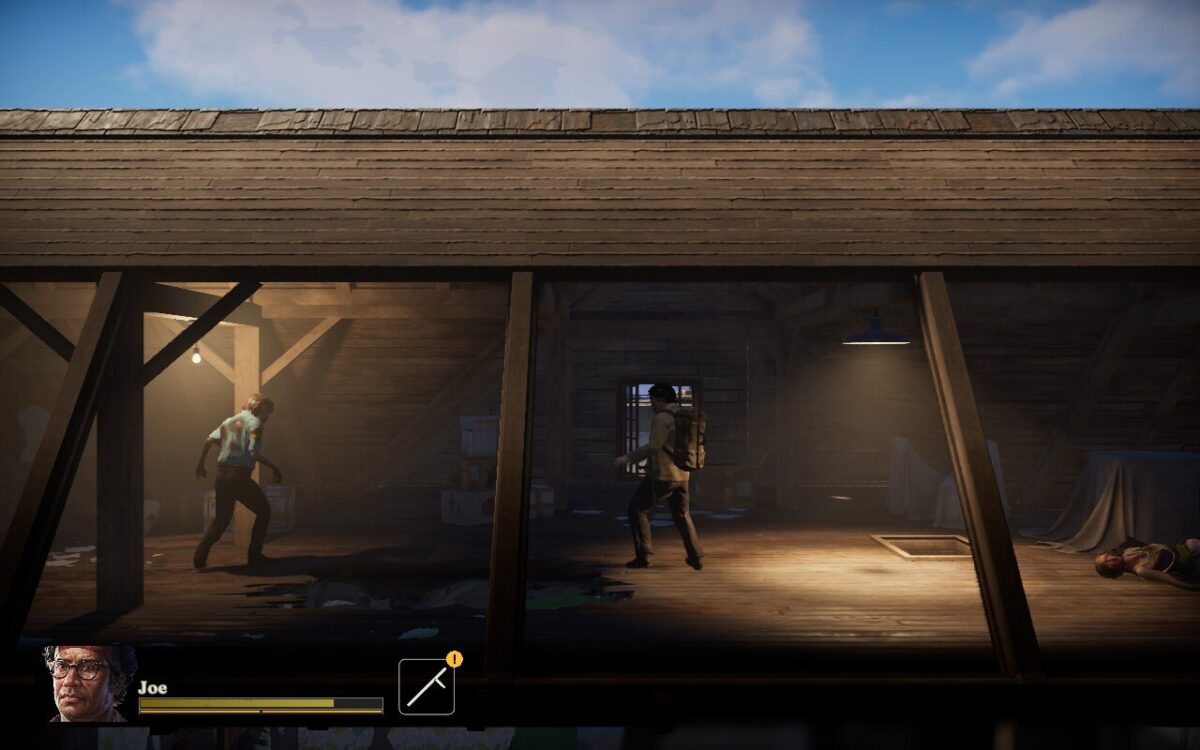Select the equipped melee weapon slot
This screenshot has width=1200, height=750.
426,687
